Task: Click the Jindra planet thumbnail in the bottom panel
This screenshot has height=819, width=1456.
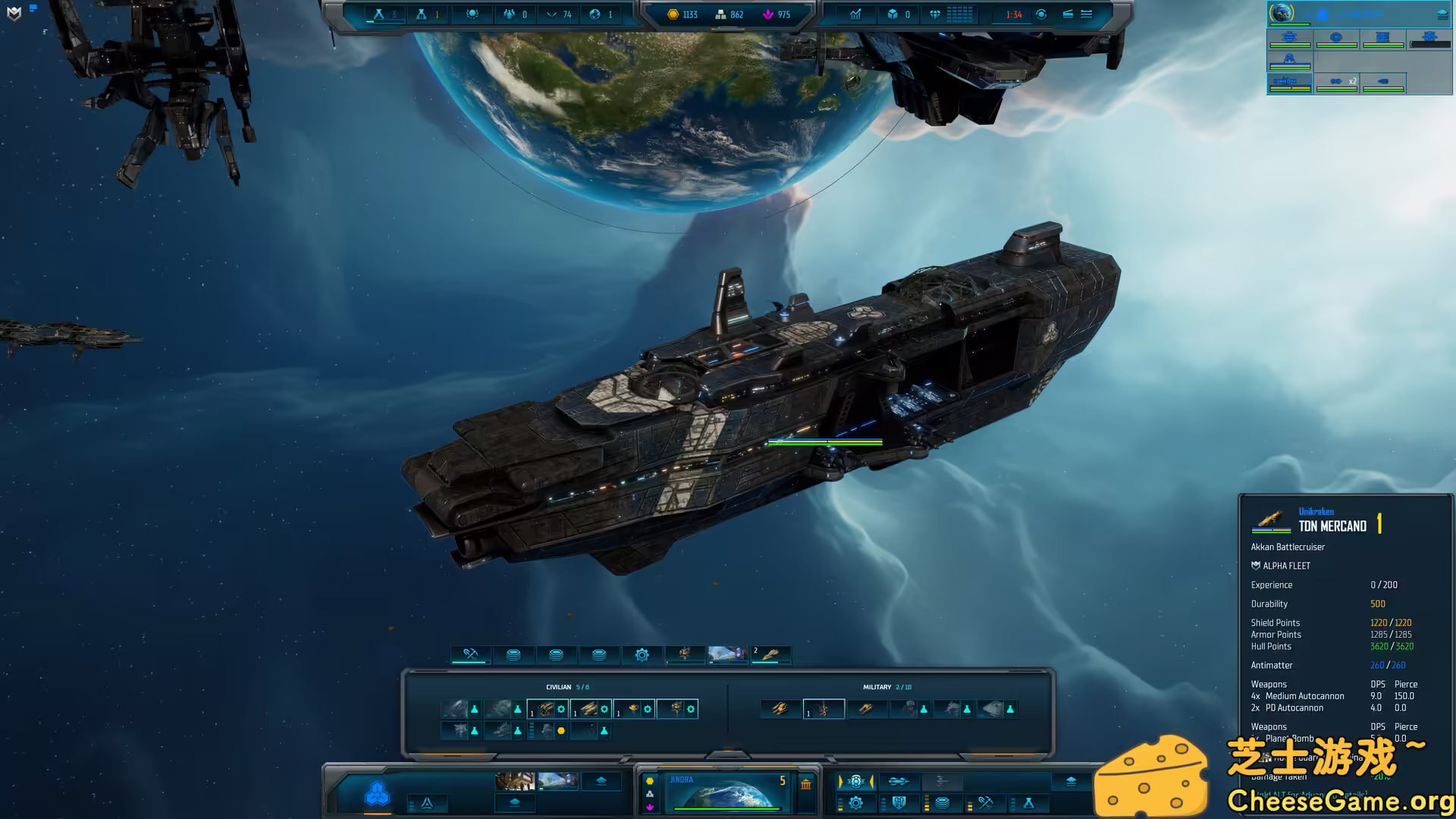Action: pos(728,792)
